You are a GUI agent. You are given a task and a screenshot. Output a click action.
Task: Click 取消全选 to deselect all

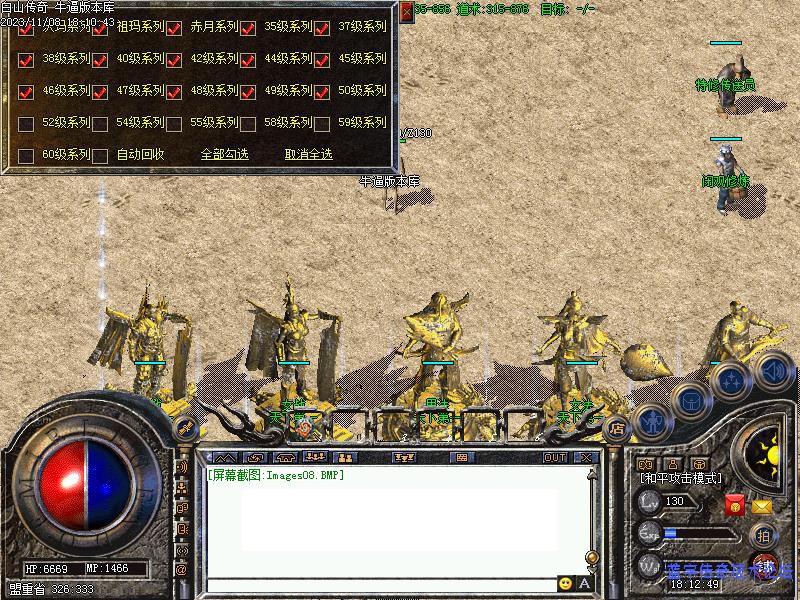(x=308, y=155)
